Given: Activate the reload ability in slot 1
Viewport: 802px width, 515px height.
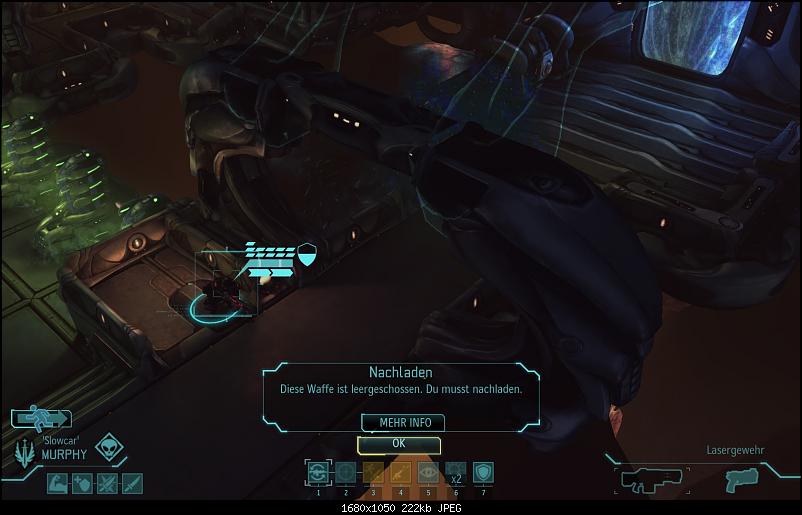Looking at the screenshot, I should (318, 474).
